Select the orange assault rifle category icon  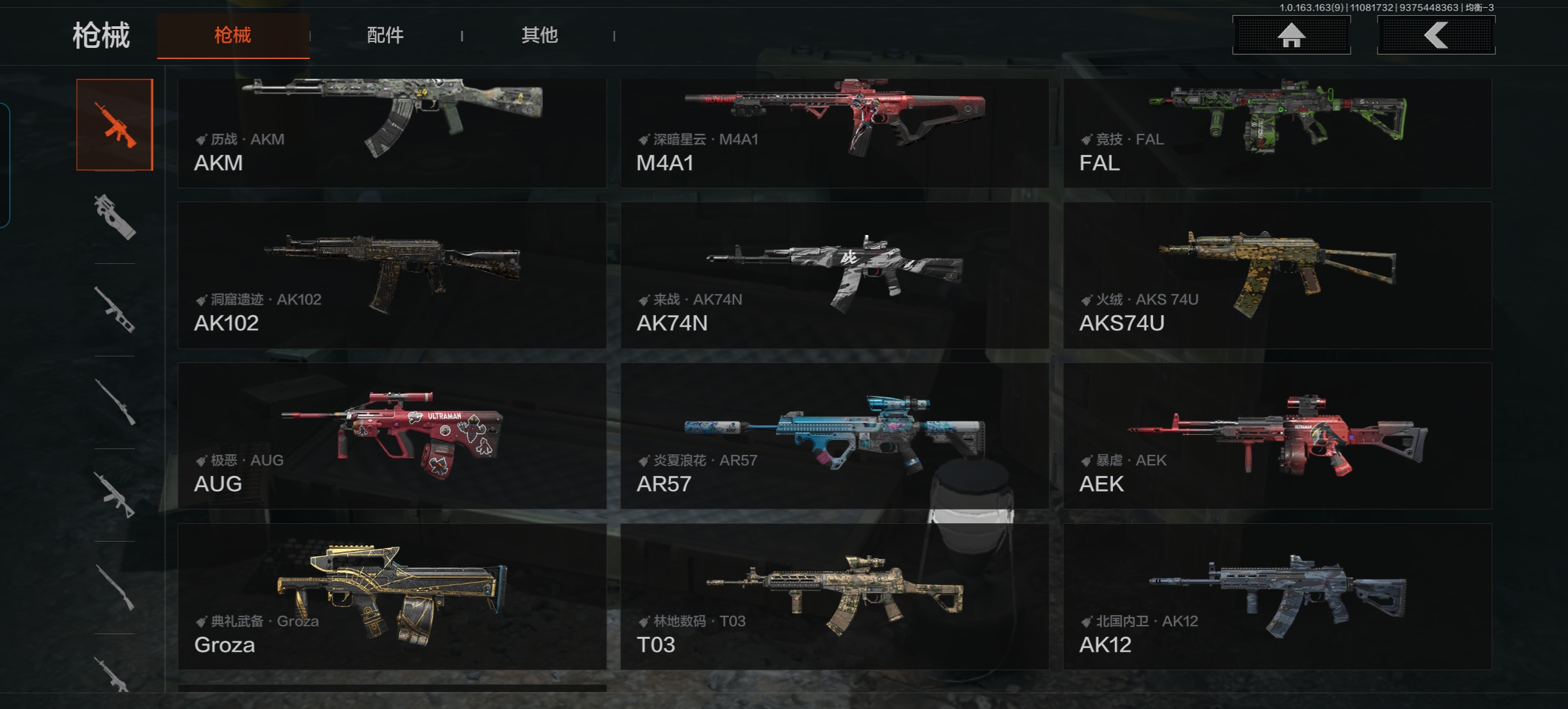(x=115, y=125)
